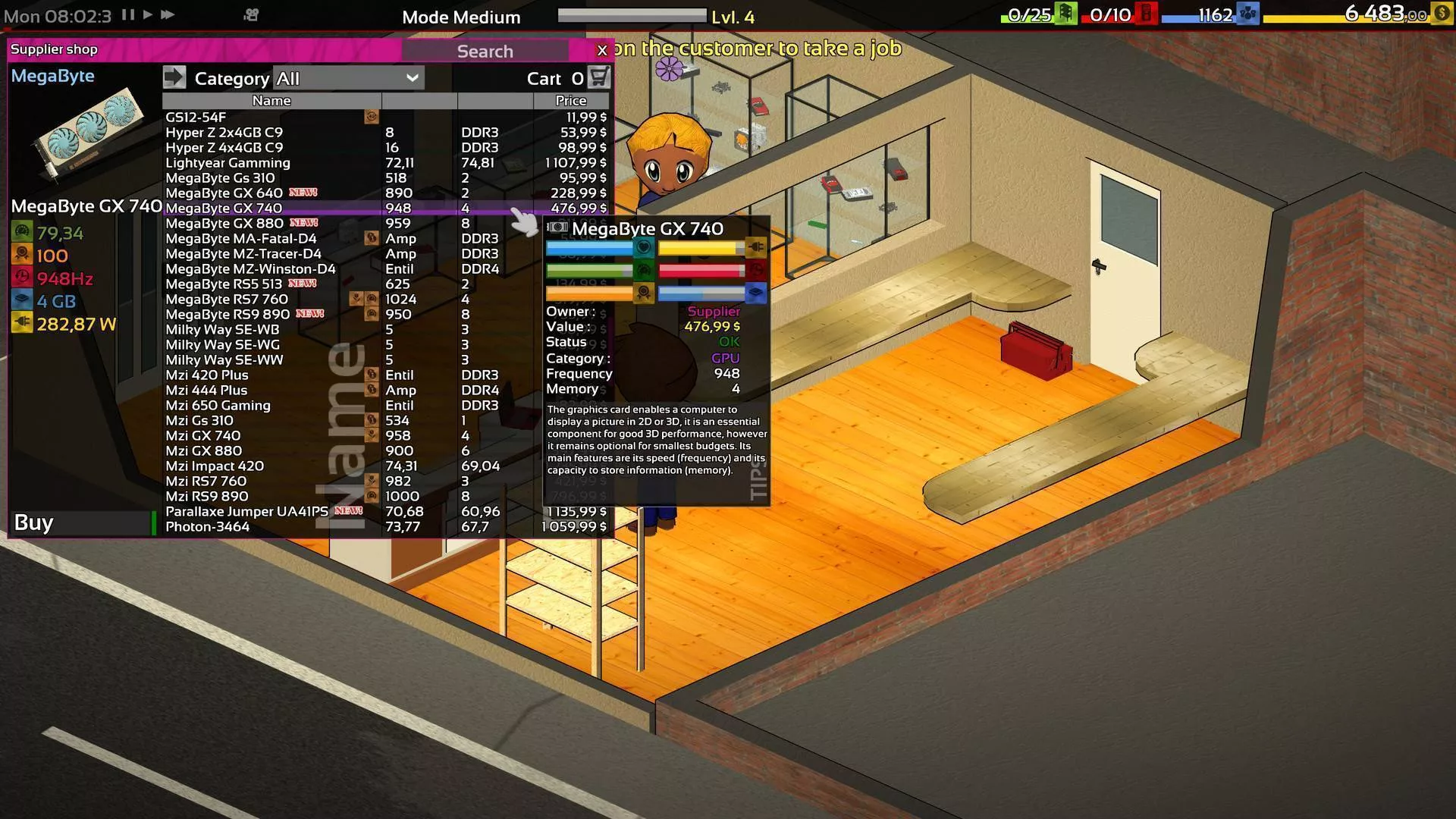Open the shopping cart
This screenshot has width=1456, height=819.
coord(599,77)
